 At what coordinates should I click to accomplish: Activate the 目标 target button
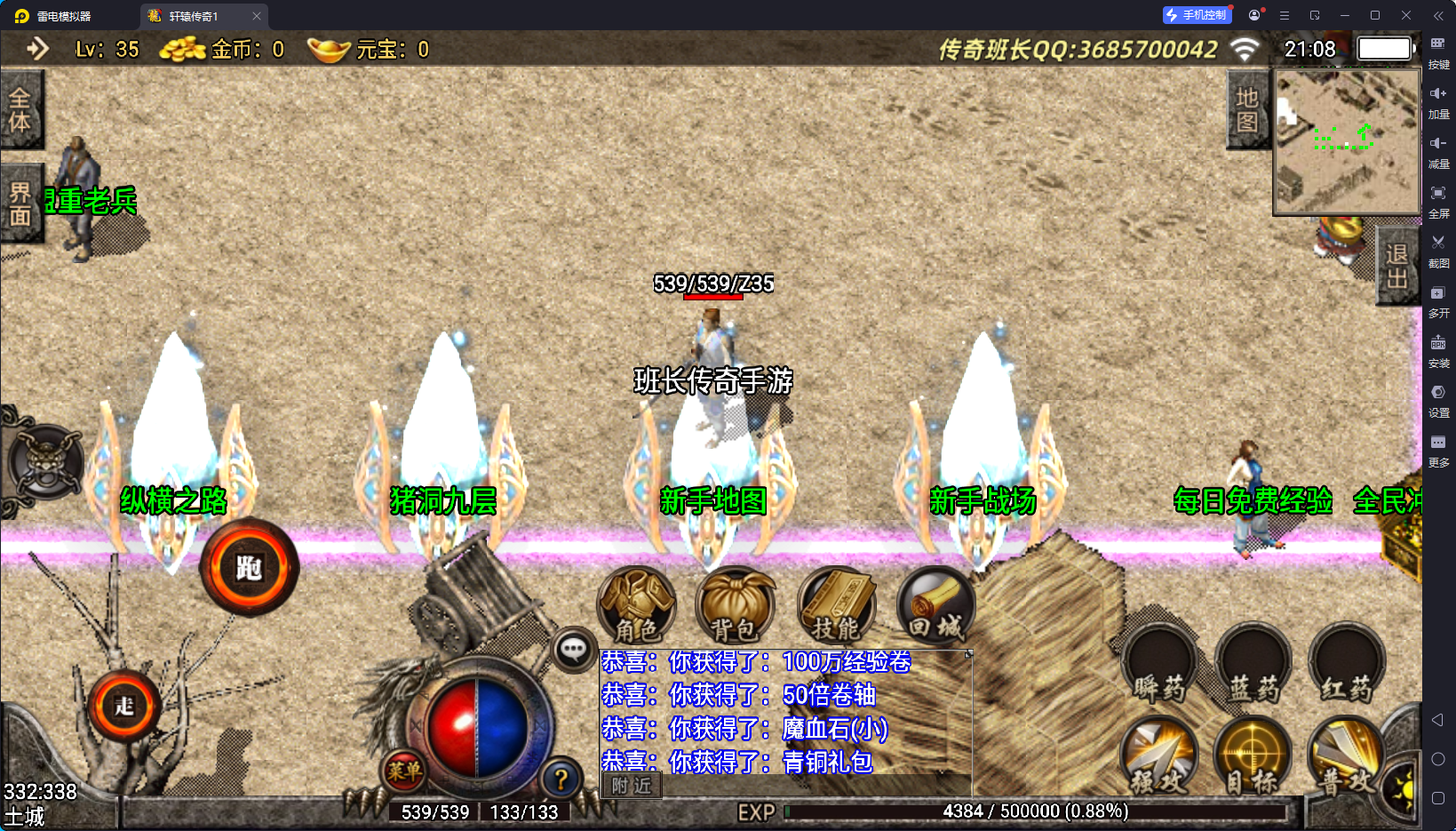(x=1252, y=757)
